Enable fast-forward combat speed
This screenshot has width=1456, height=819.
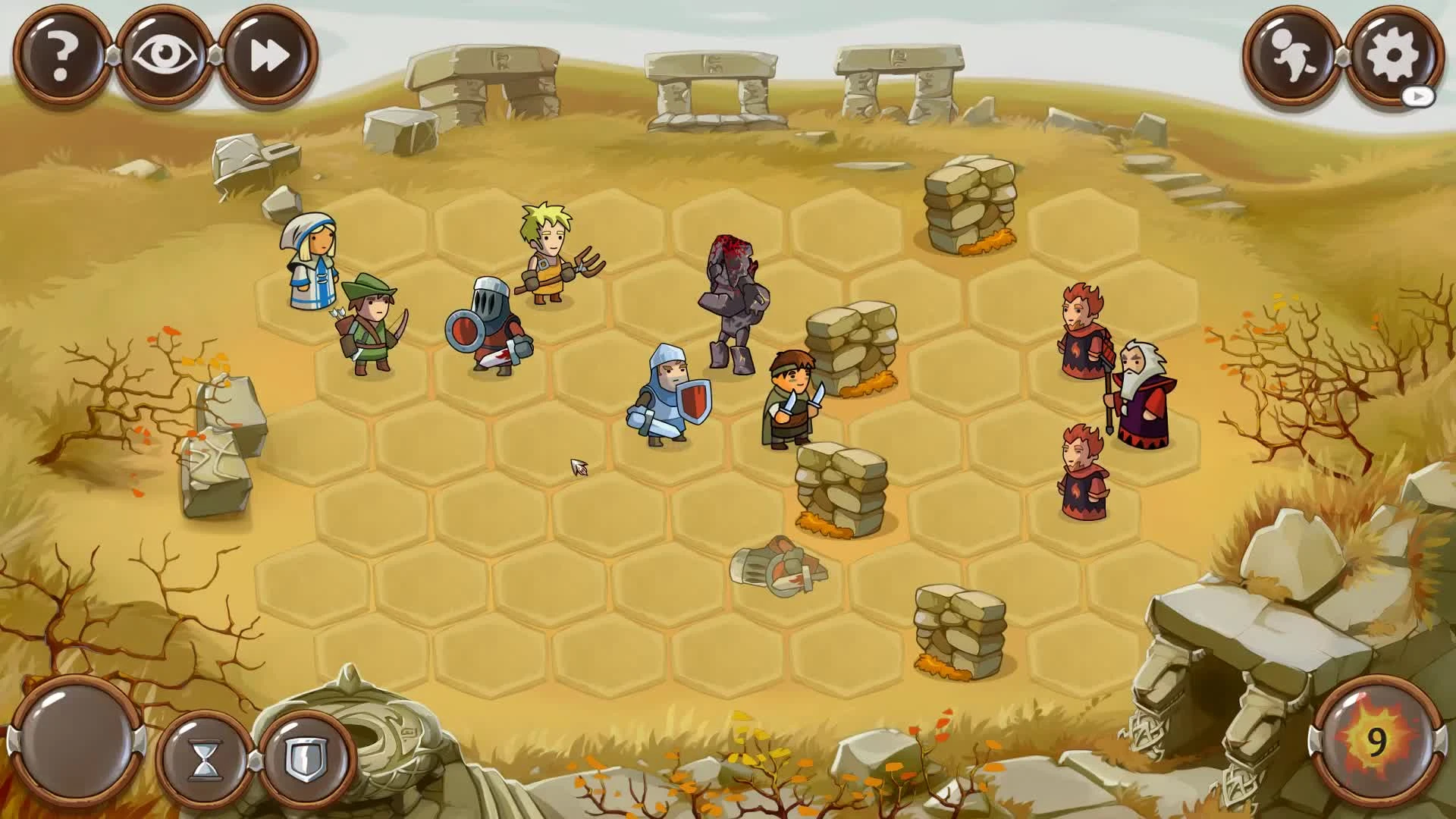267,53
